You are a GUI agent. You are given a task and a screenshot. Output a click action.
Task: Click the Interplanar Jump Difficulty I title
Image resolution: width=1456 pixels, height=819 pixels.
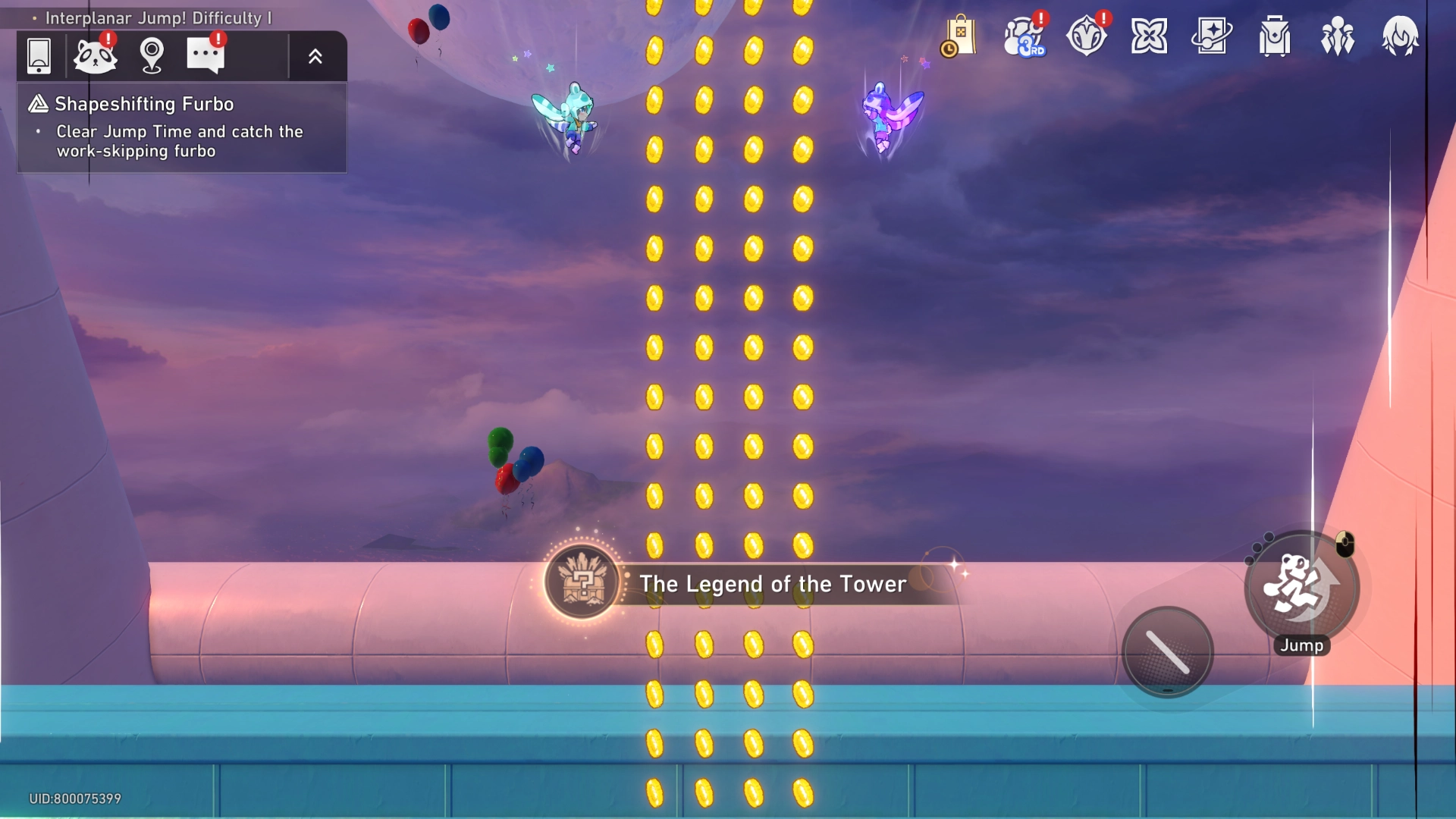point(158,17)
